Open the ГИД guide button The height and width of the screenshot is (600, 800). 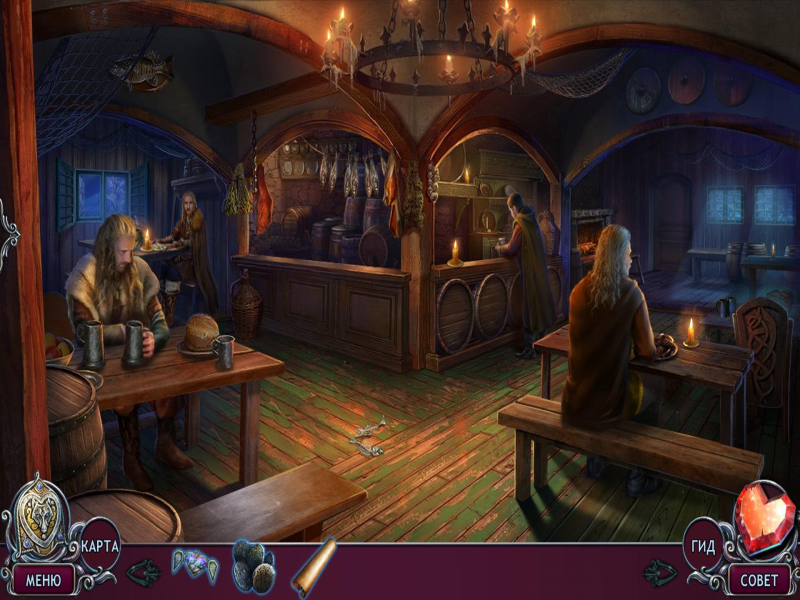(x=701, y=546)
